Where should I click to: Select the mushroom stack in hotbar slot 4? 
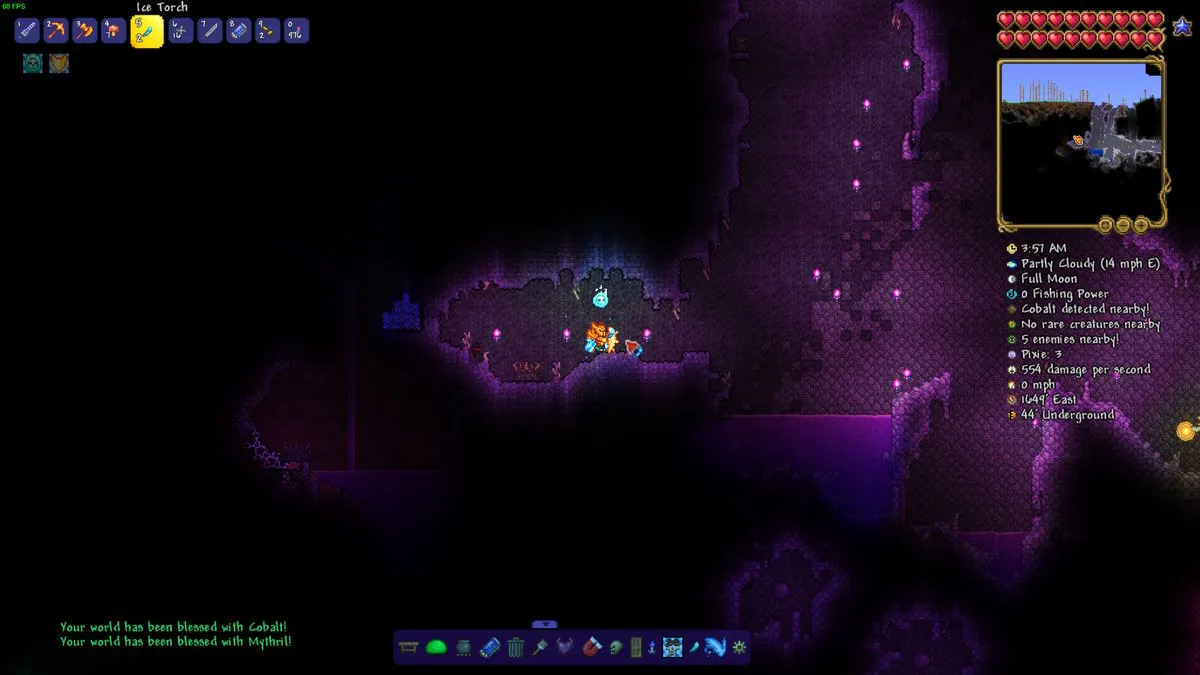tap(114, 31)
